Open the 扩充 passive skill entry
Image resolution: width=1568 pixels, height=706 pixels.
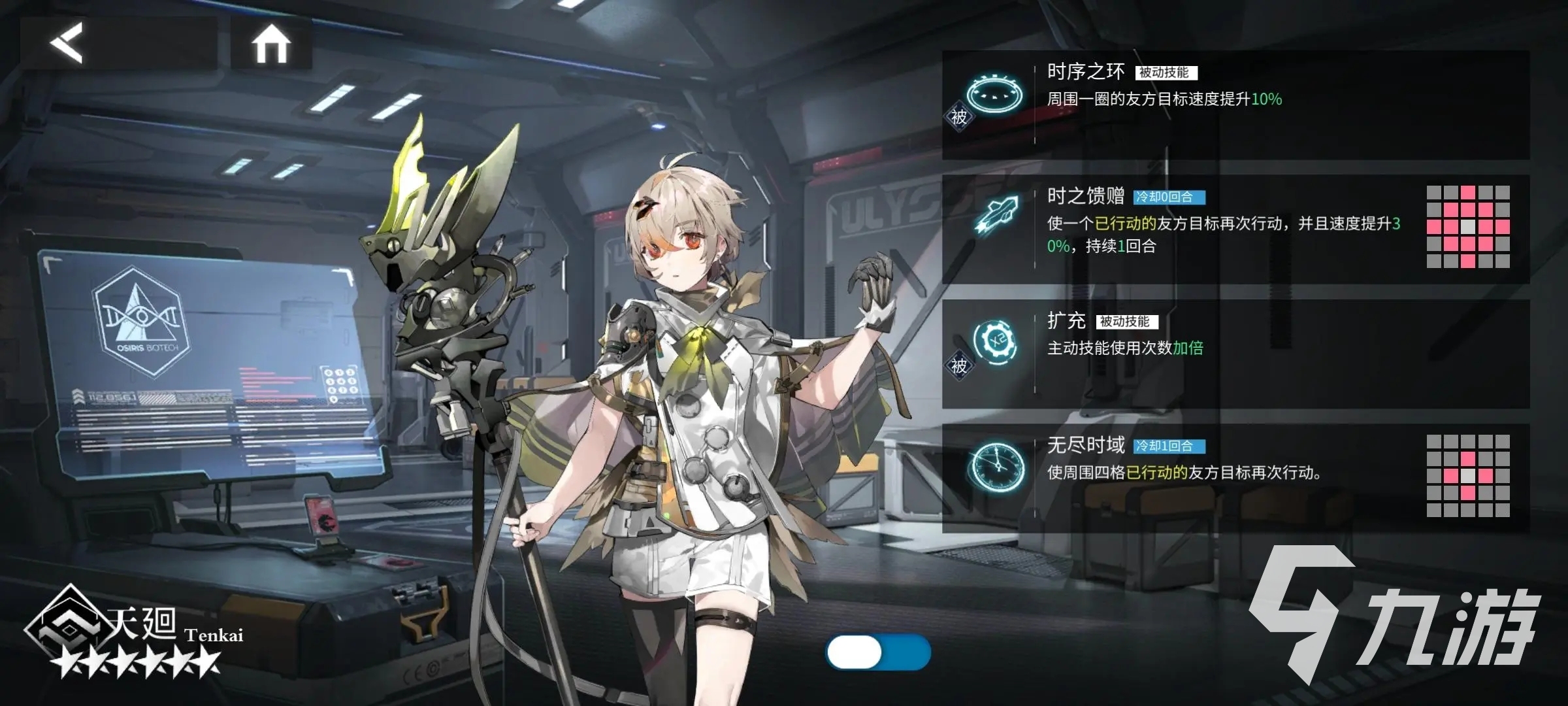click(x=1235, y=354)
